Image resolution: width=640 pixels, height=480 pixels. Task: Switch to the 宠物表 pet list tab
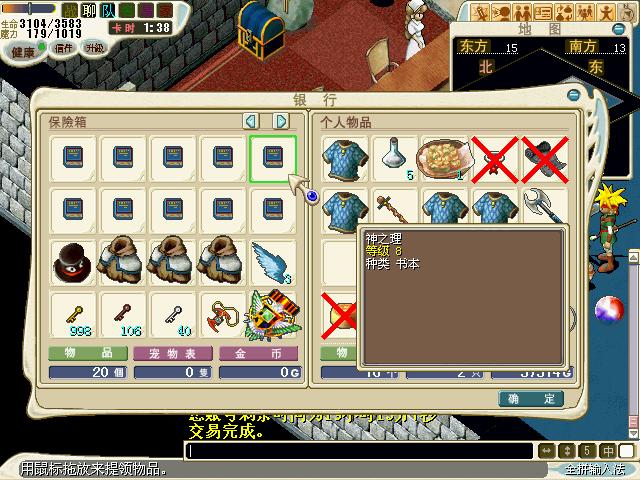click(x=173, y=353)
